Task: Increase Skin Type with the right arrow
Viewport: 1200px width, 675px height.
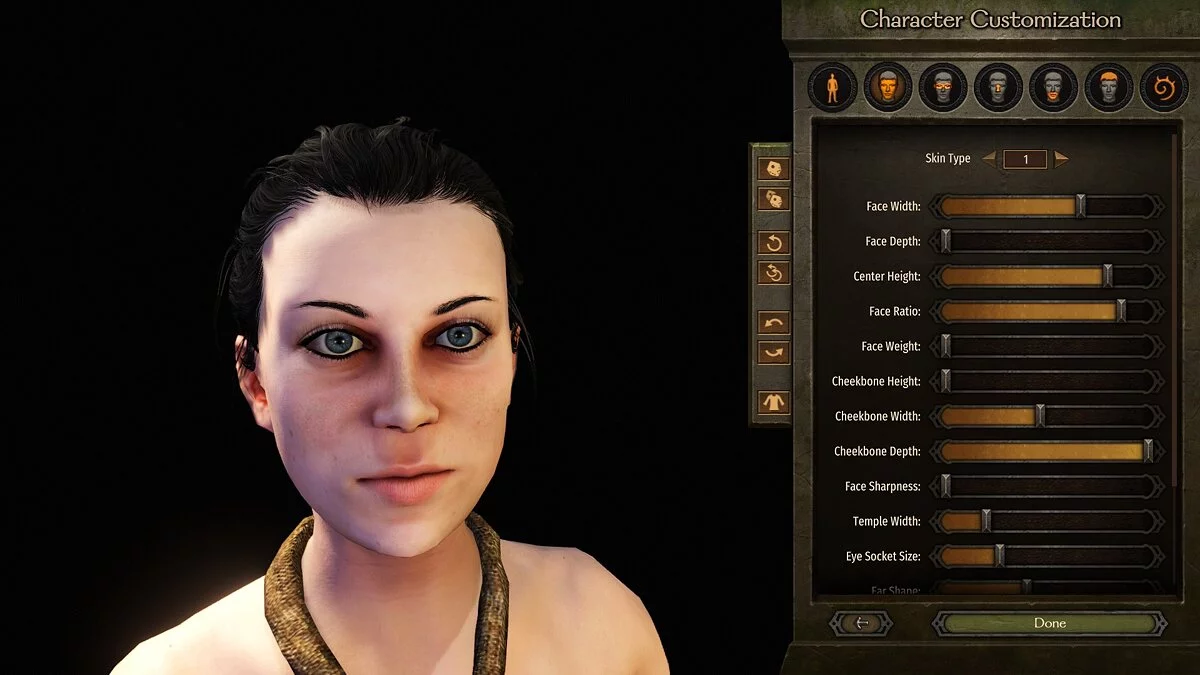Action: [1061, 159]
